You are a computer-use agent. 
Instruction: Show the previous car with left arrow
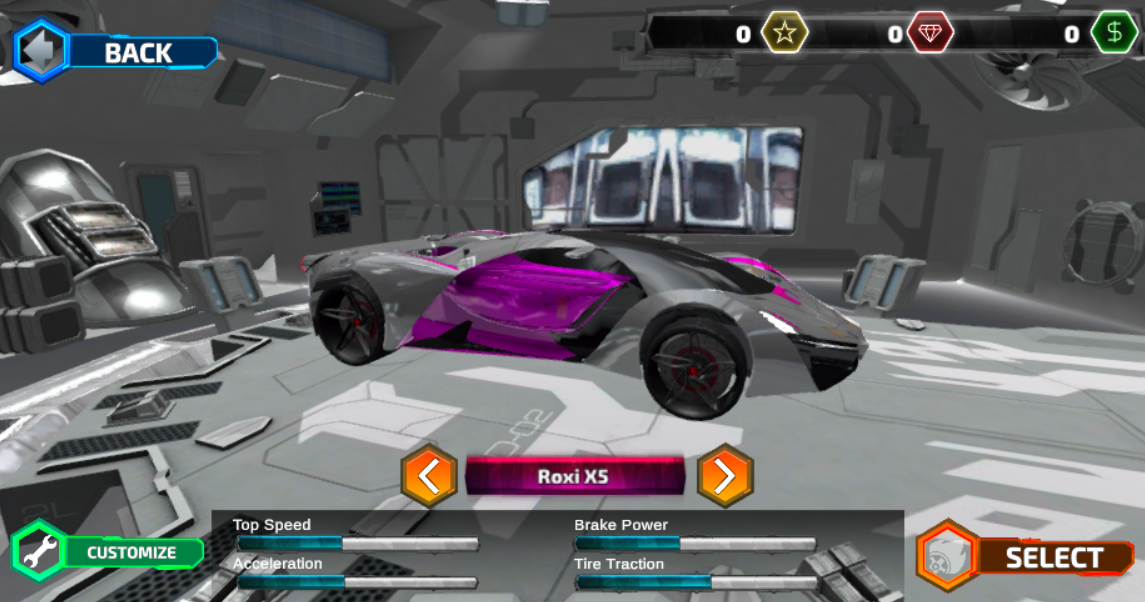coord(429,476)
